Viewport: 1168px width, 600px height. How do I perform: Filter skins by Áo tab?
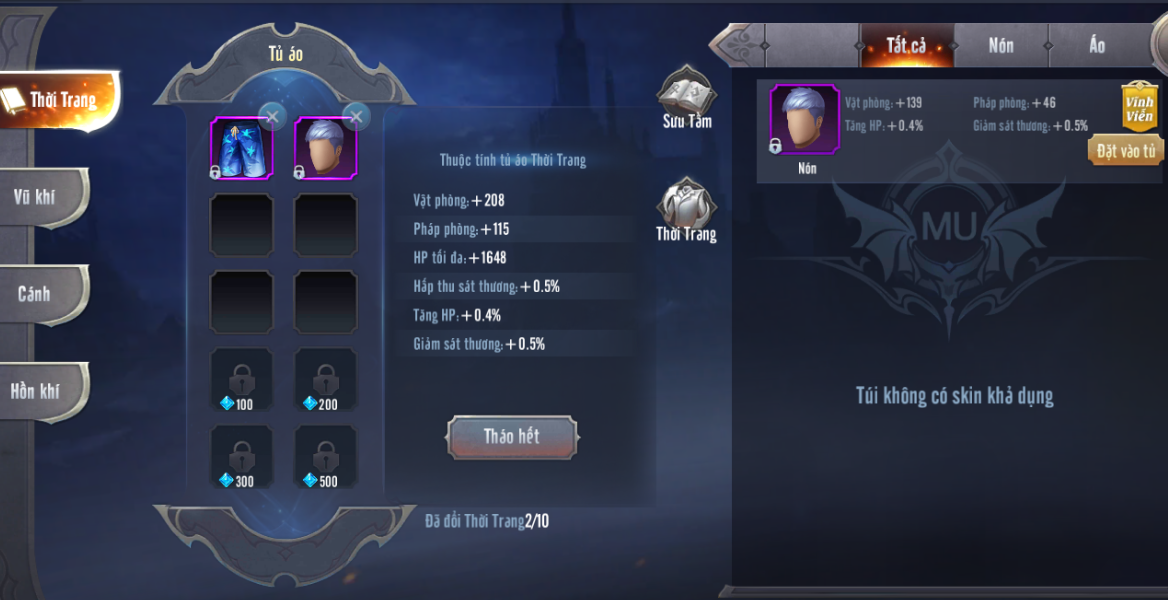1097,46
